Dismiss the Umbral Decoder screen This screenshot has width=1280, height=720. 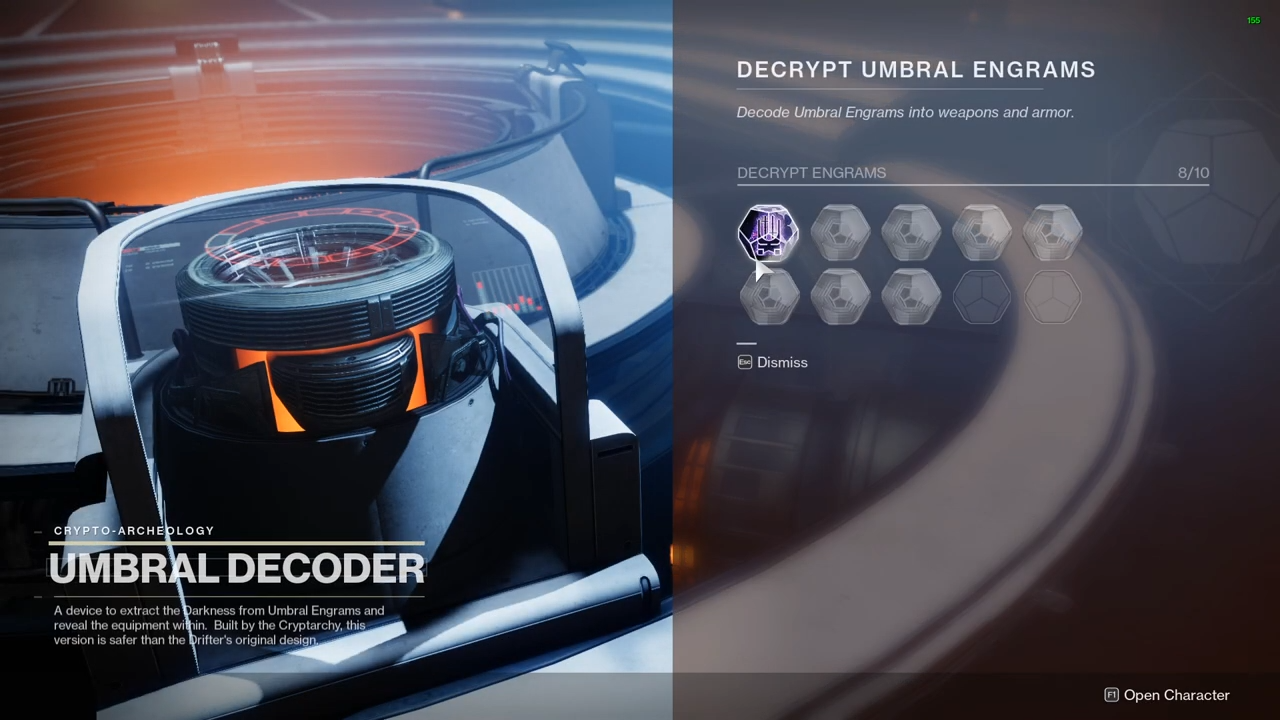point(772,362)
